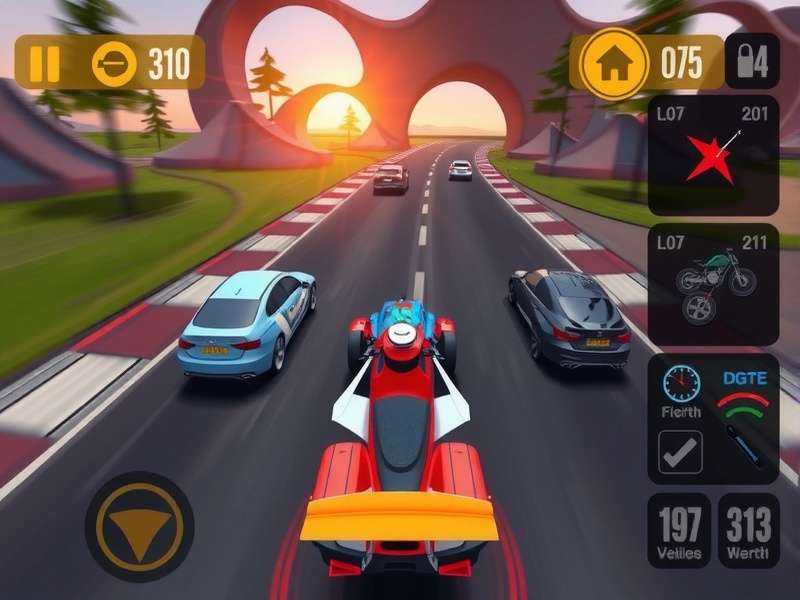800x600 pixels.
Task: Tap the yellow home button
Action: (x=612, y=64)
